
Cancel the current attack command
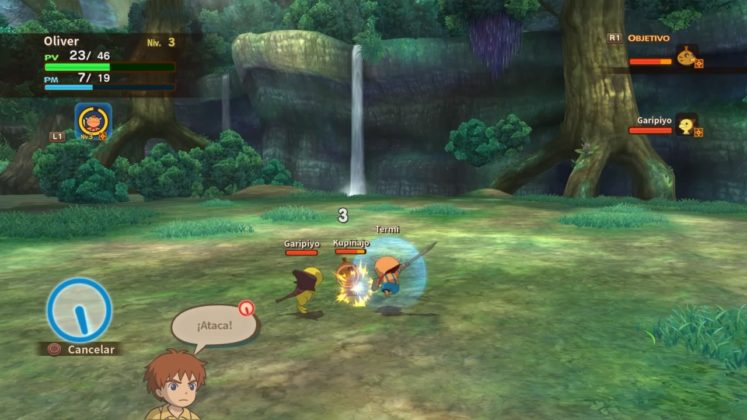coord(82,349)
